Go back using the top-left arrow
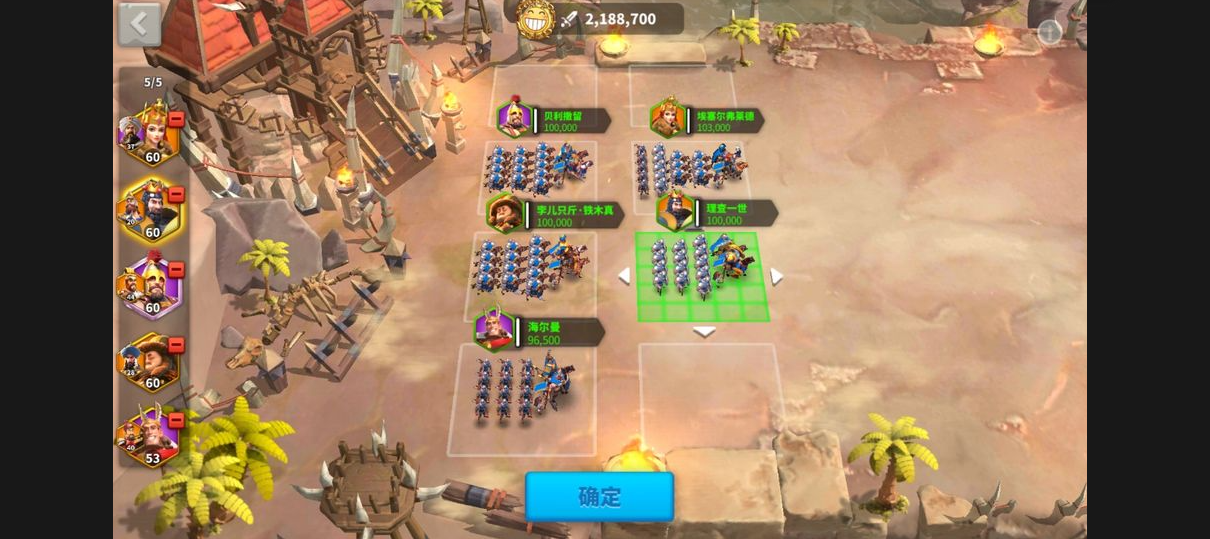The height and width of the screenshot is (539, 1210). pos(139,24)
